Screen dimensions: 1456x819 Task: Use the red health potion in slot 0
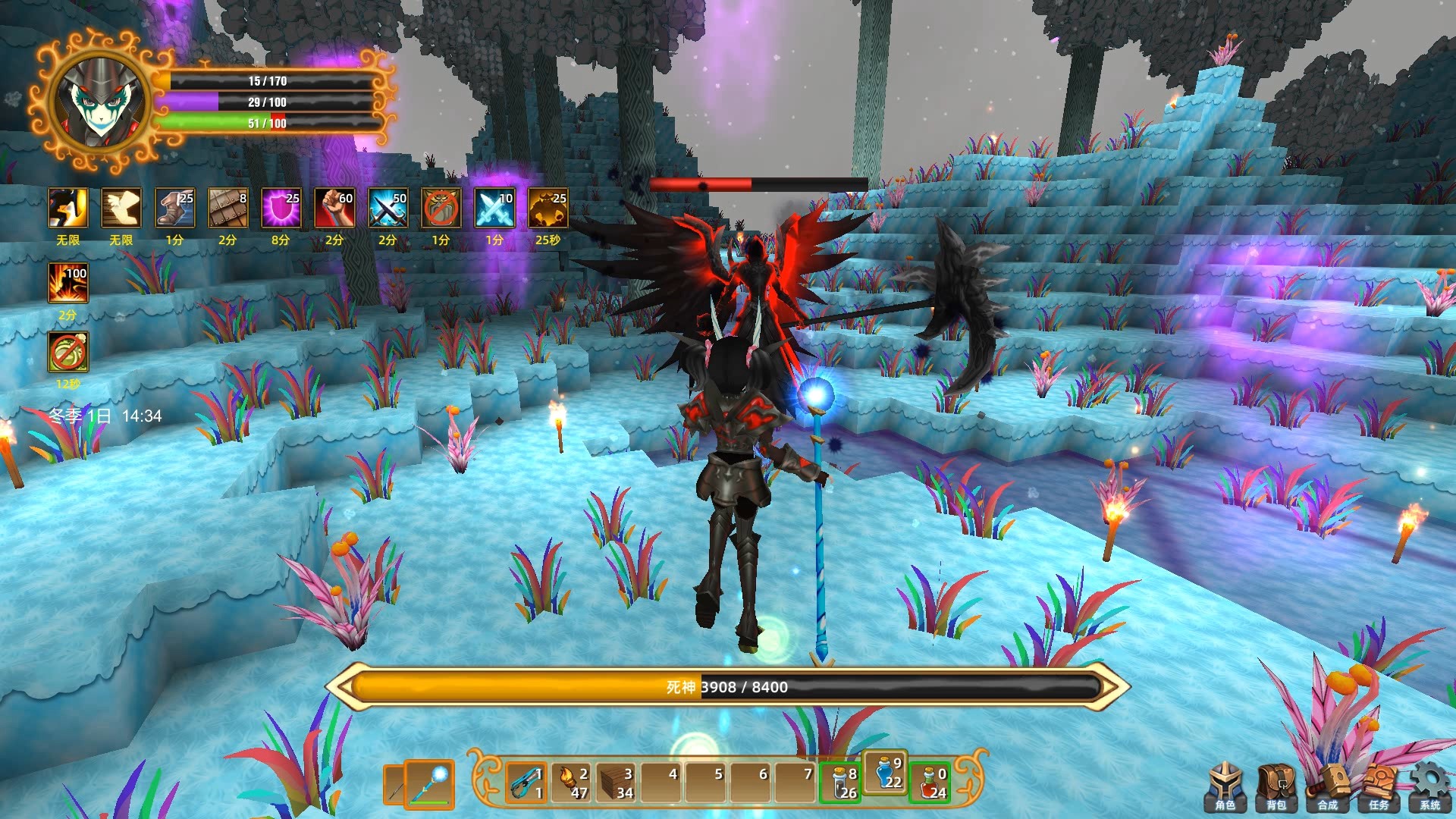pyautogui.click(x=930, y=783)
